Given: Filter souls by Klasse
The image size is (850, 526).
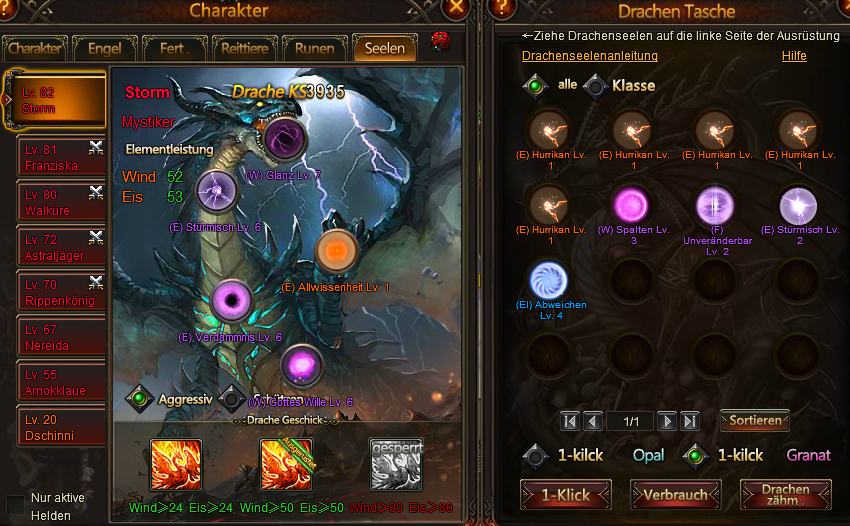Looking at the screenshot, I should tap(597, 86).
